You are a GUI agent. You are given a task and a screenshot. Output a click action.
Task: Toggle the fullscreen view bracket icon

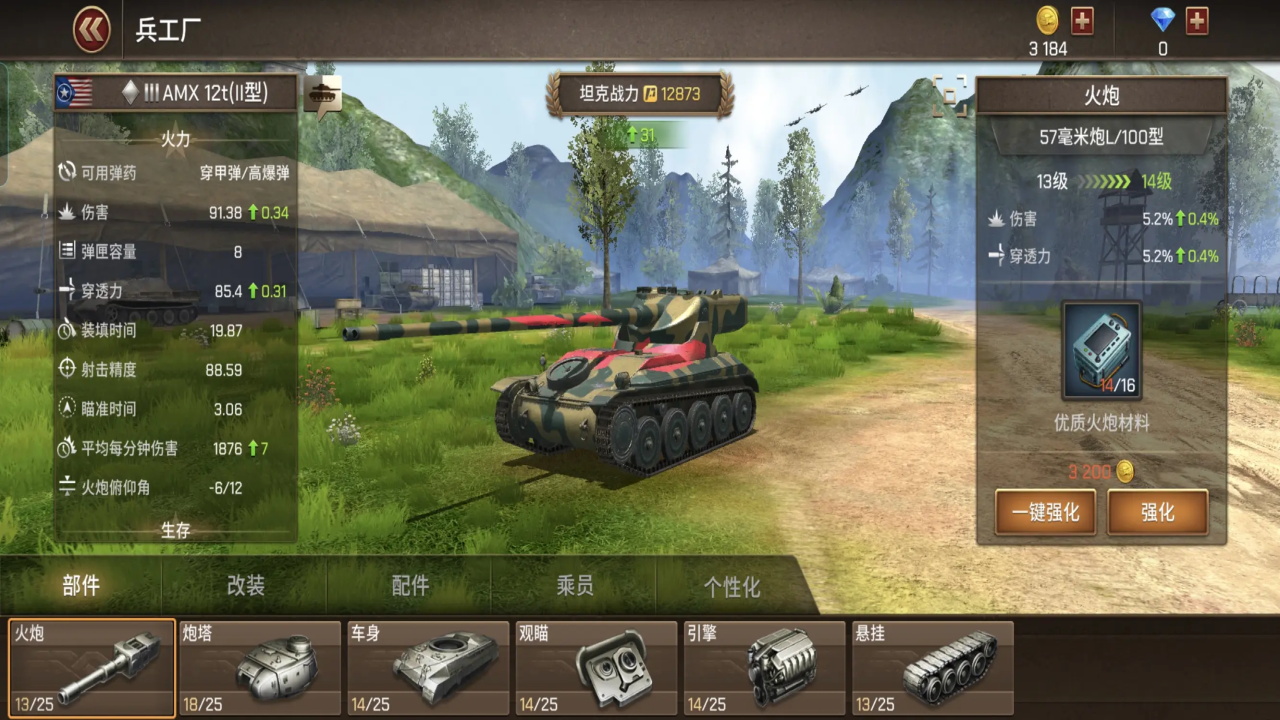point(949,95)
